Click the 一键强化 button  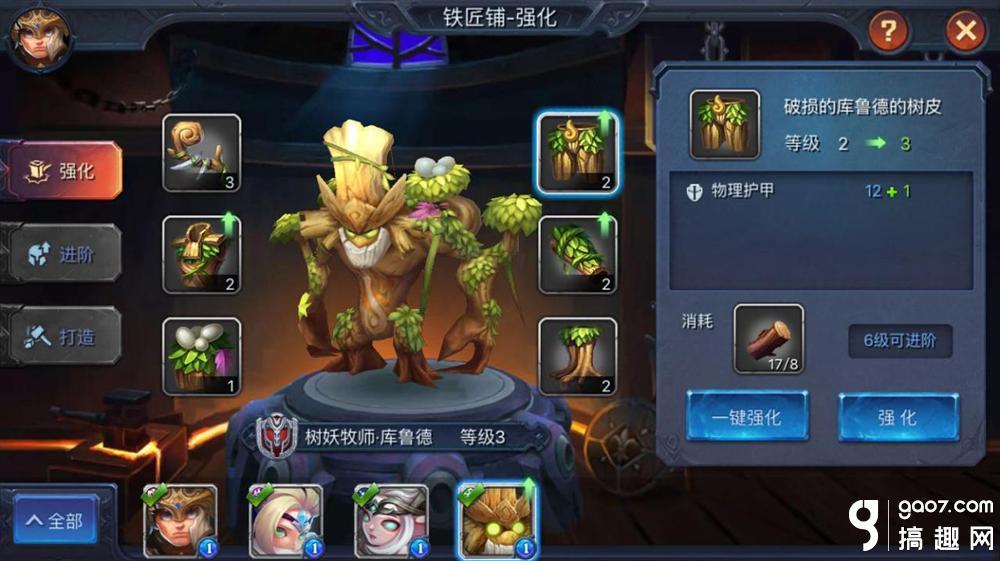(747, 417)
